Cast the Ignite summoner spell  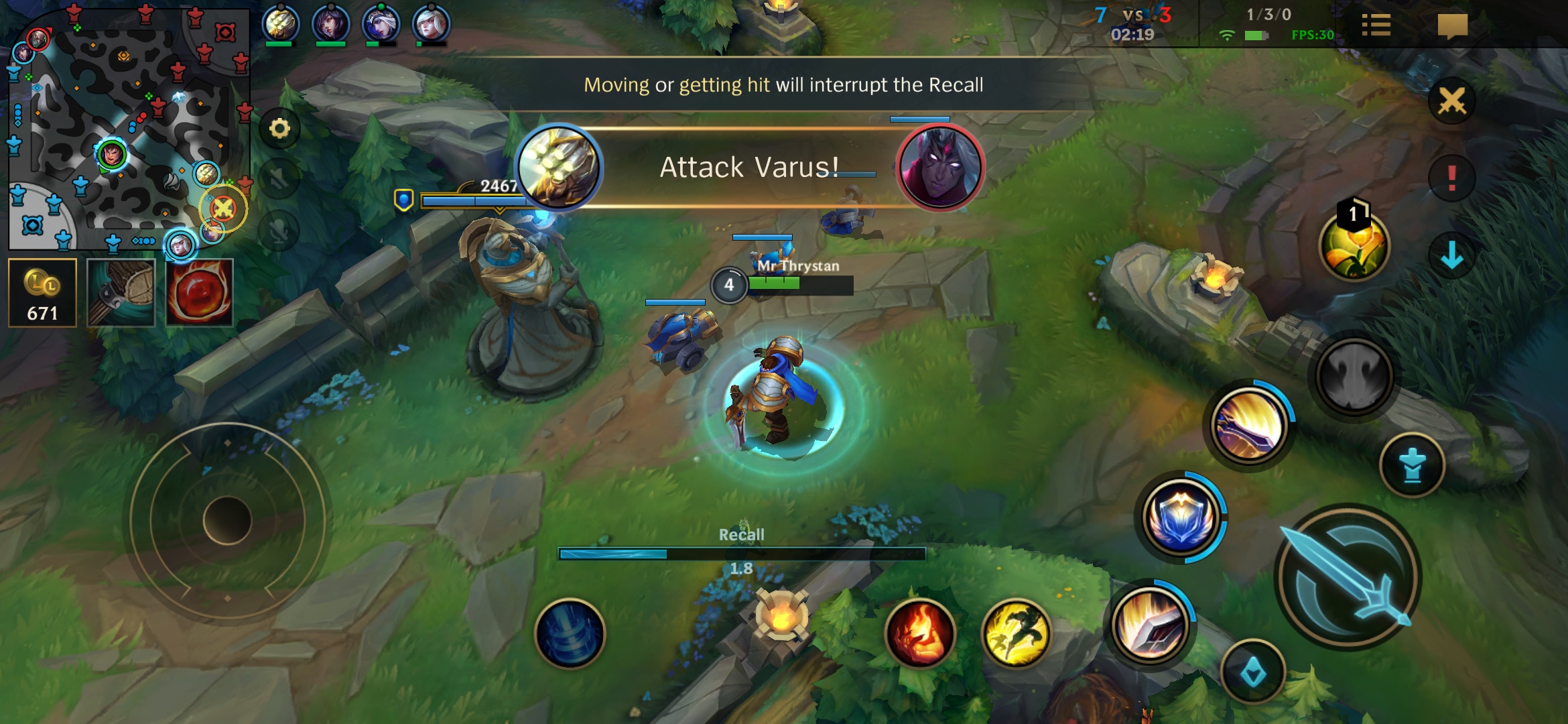(x=920, y=633)
